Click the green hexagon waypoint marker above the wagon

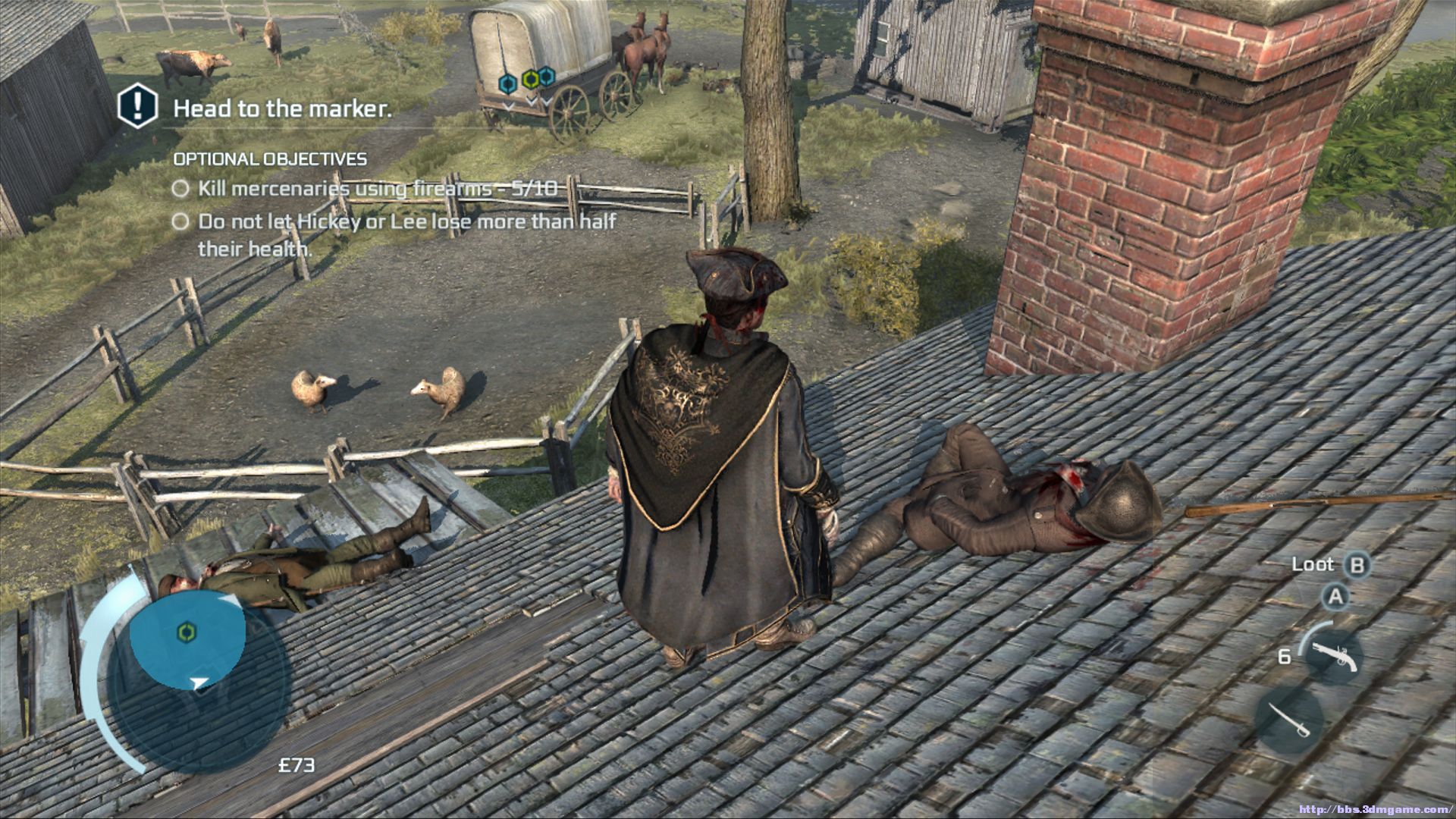coord(532,78)
